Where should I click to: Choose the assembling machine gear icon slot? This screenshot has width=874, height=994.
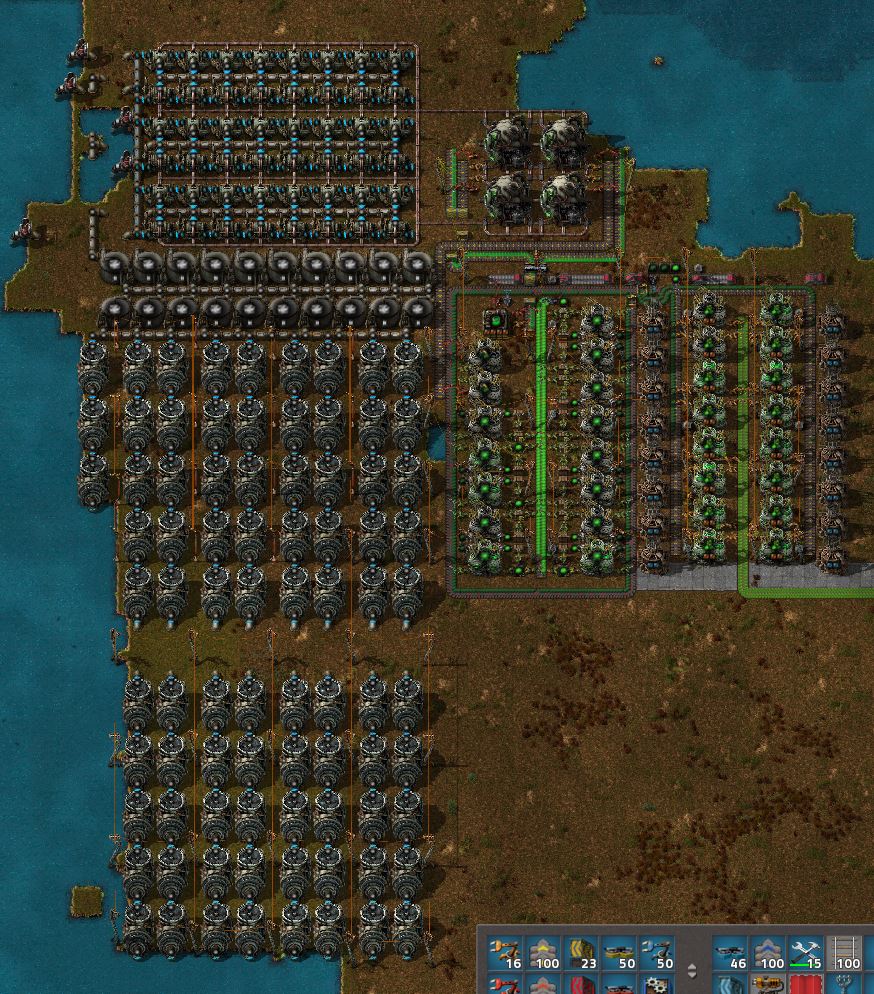tap(658, 986)
